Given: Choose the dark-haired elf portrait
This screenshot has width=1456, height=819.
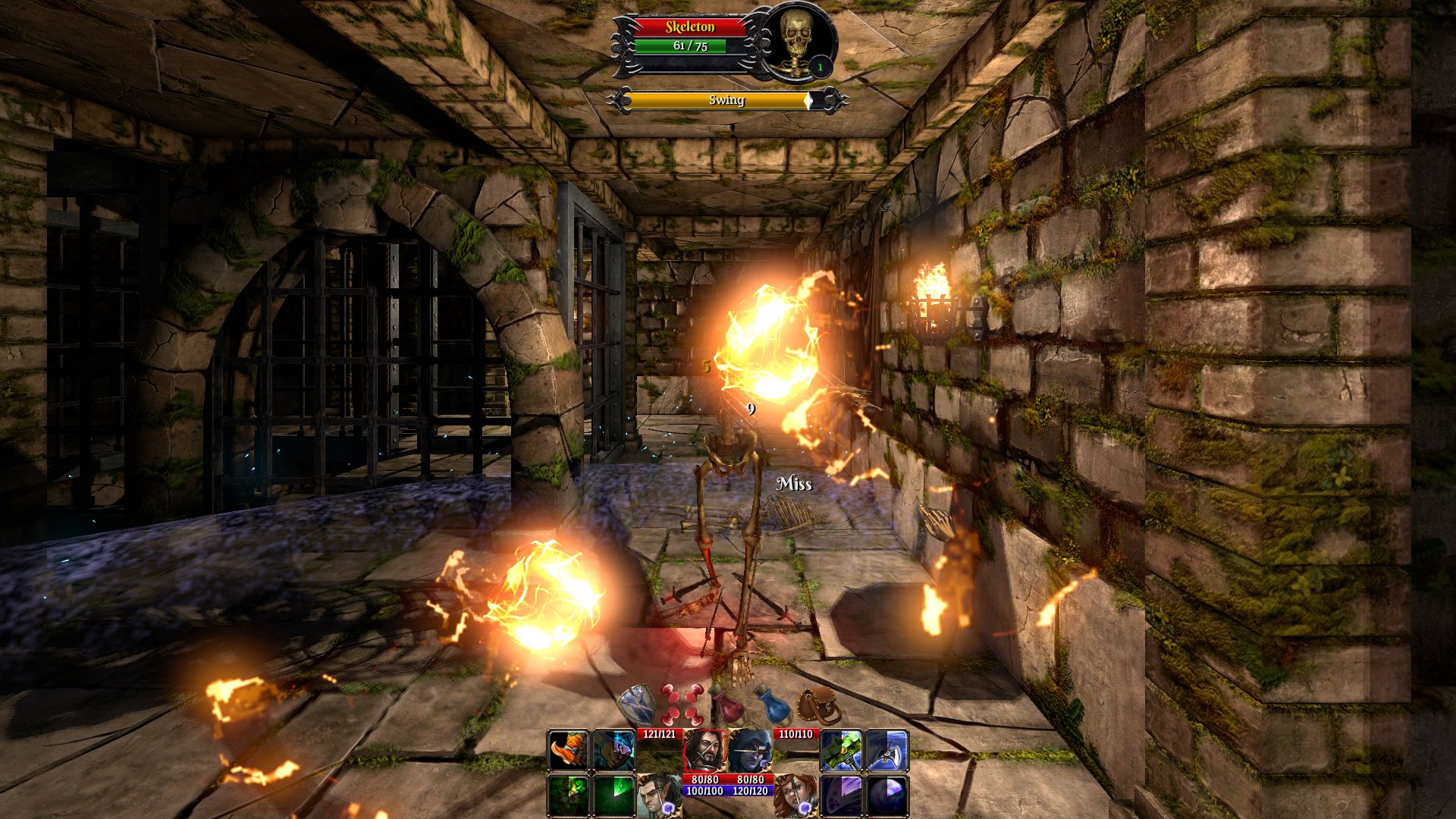Looking at the screenshot, I should click(658, 795).
